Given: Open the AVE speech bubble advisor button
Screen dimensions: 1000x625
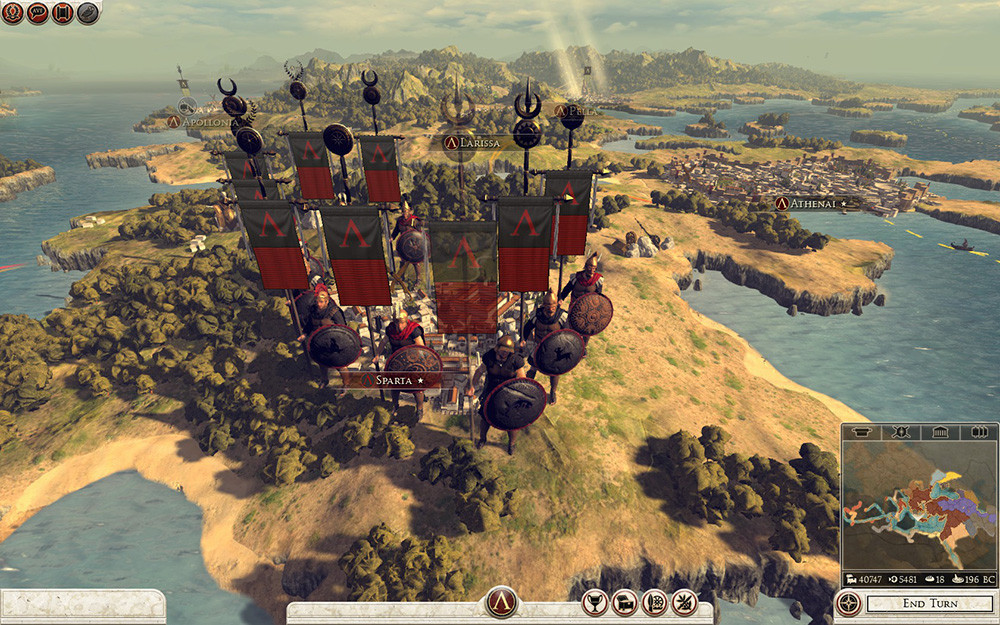Looking at the screenshot, I should pos(38,13).
